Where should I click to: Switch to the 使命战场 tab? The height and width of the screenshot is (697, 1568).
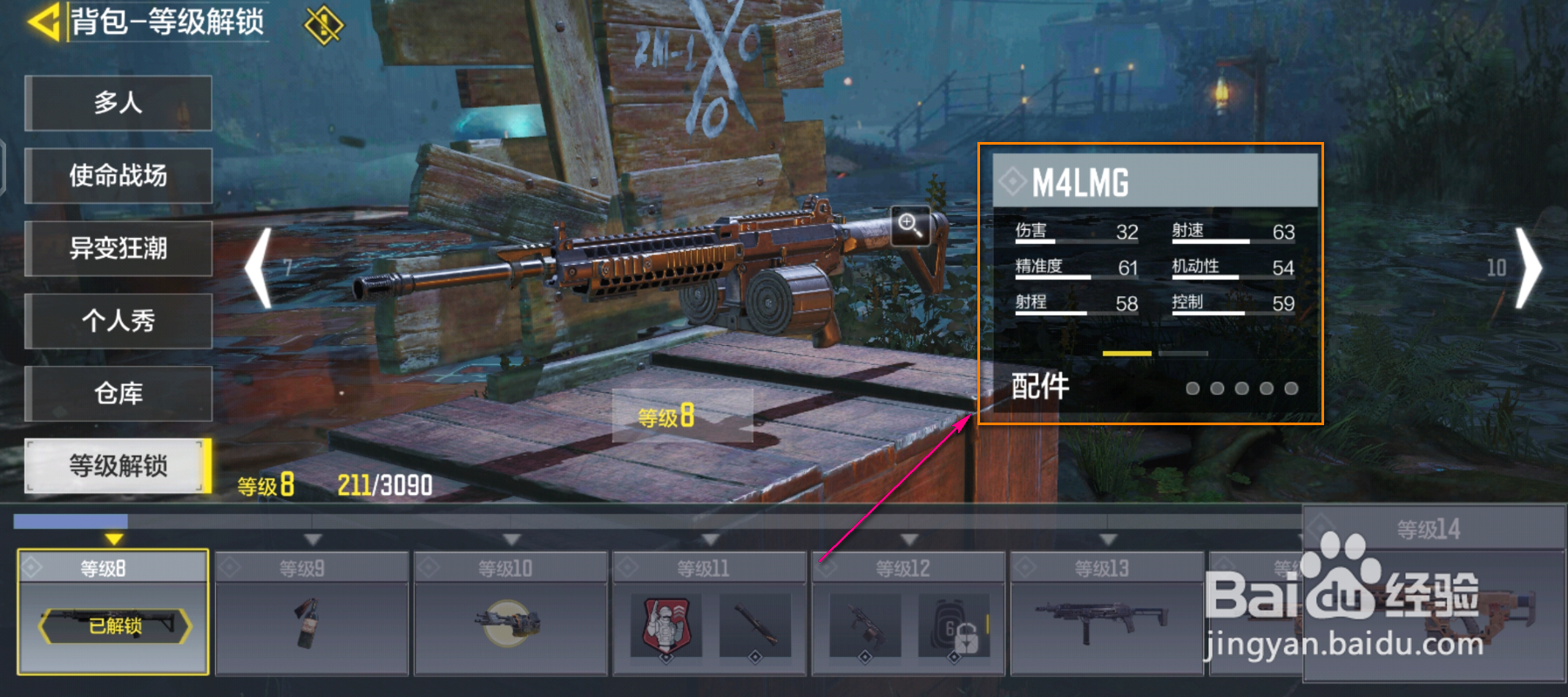(x=118, y=176)
